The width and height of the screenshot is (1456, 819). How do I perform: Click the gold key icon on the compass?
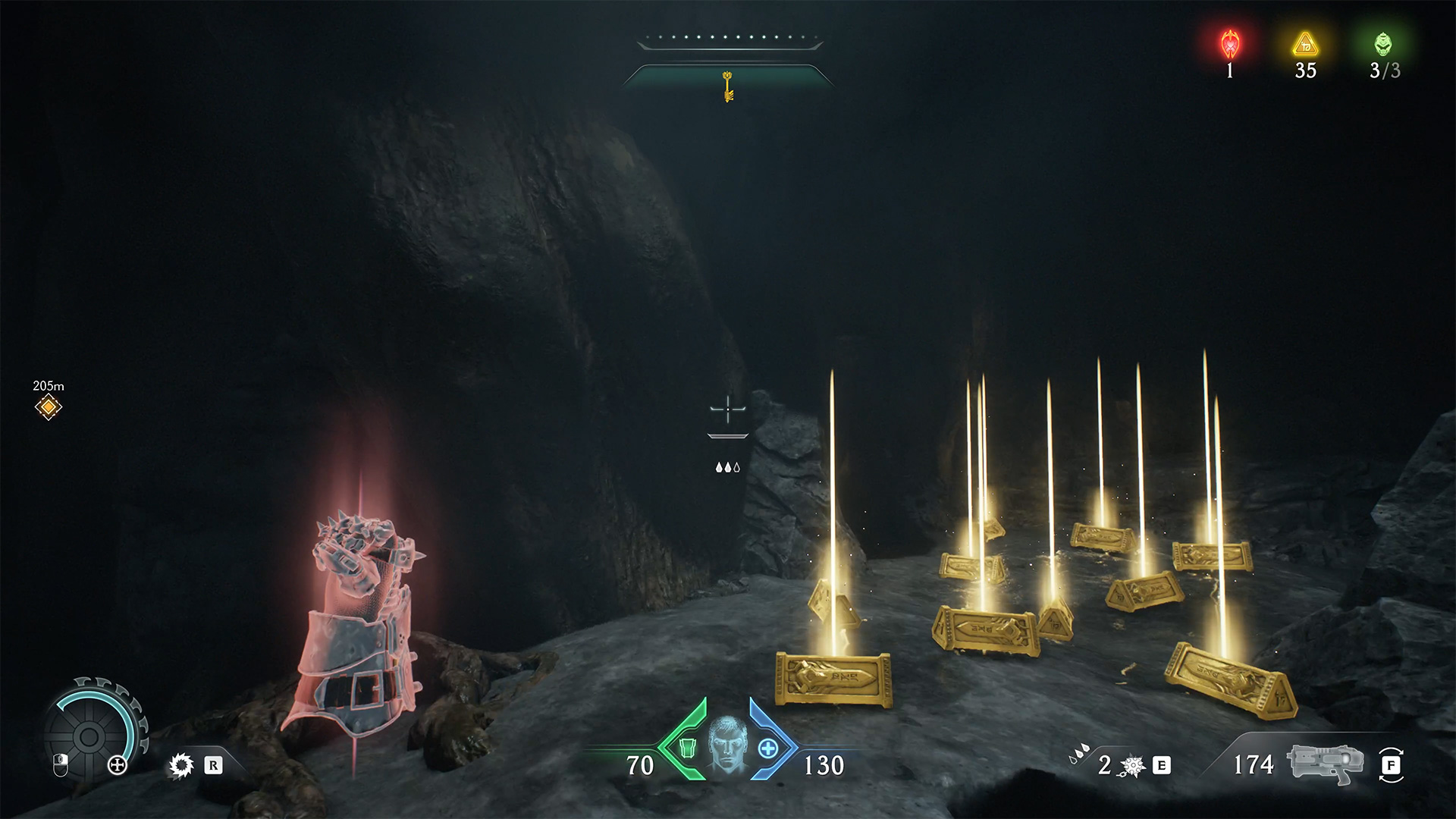(x=728, y=86)
